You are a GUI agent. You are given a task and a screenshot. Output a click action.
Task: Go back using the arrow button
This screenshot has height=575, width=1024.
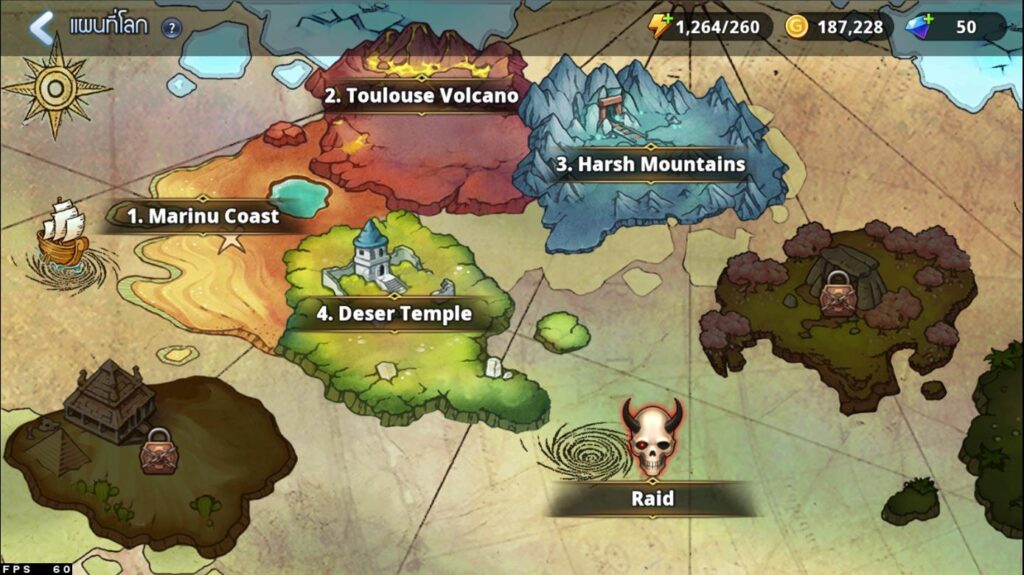point(41,27)
